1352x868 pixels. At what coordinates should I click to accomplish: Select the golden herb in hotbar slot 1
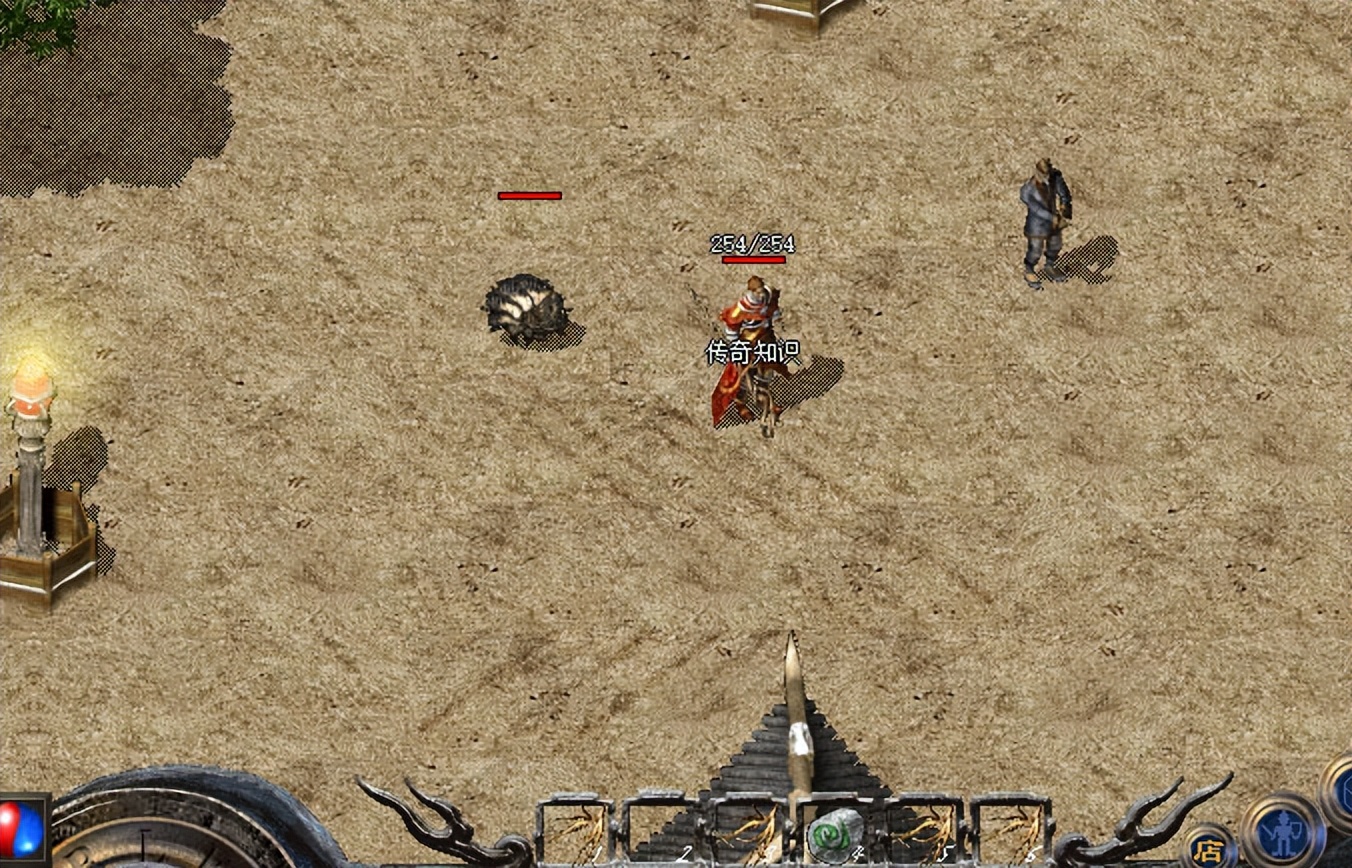576,830
